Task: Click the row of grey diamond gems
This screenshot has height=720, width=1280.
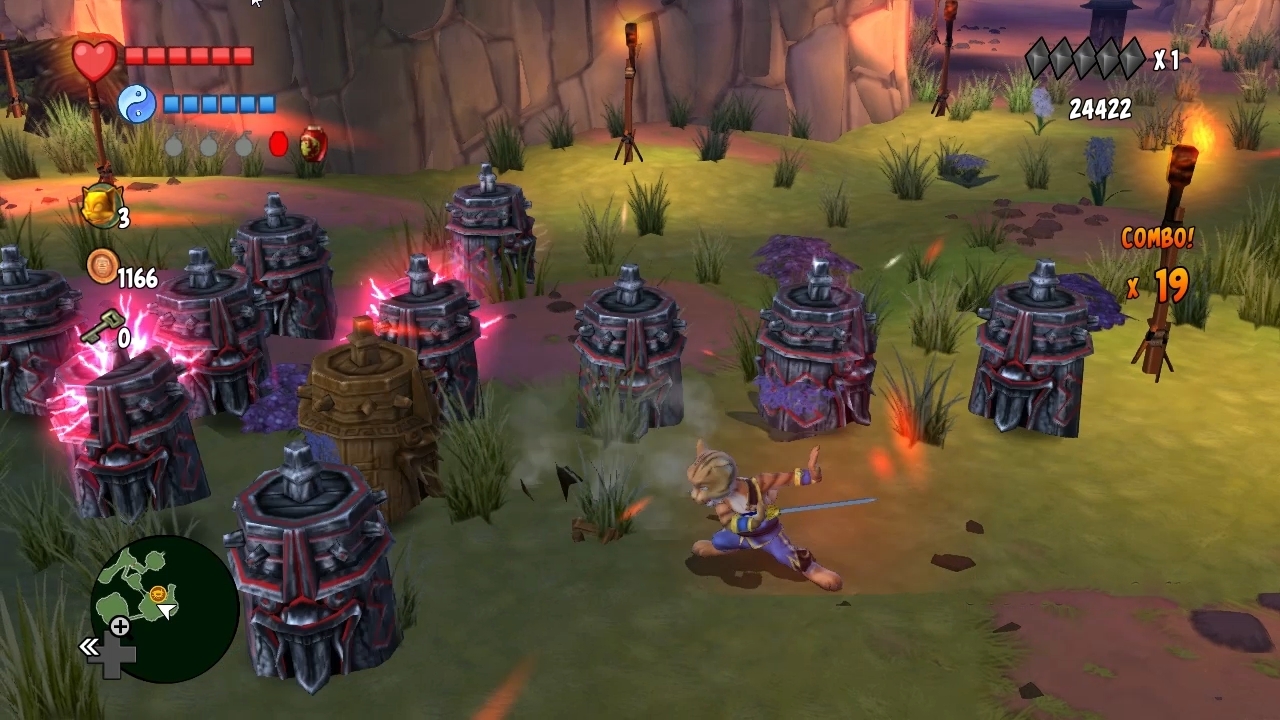Action: click(1085, 59)
